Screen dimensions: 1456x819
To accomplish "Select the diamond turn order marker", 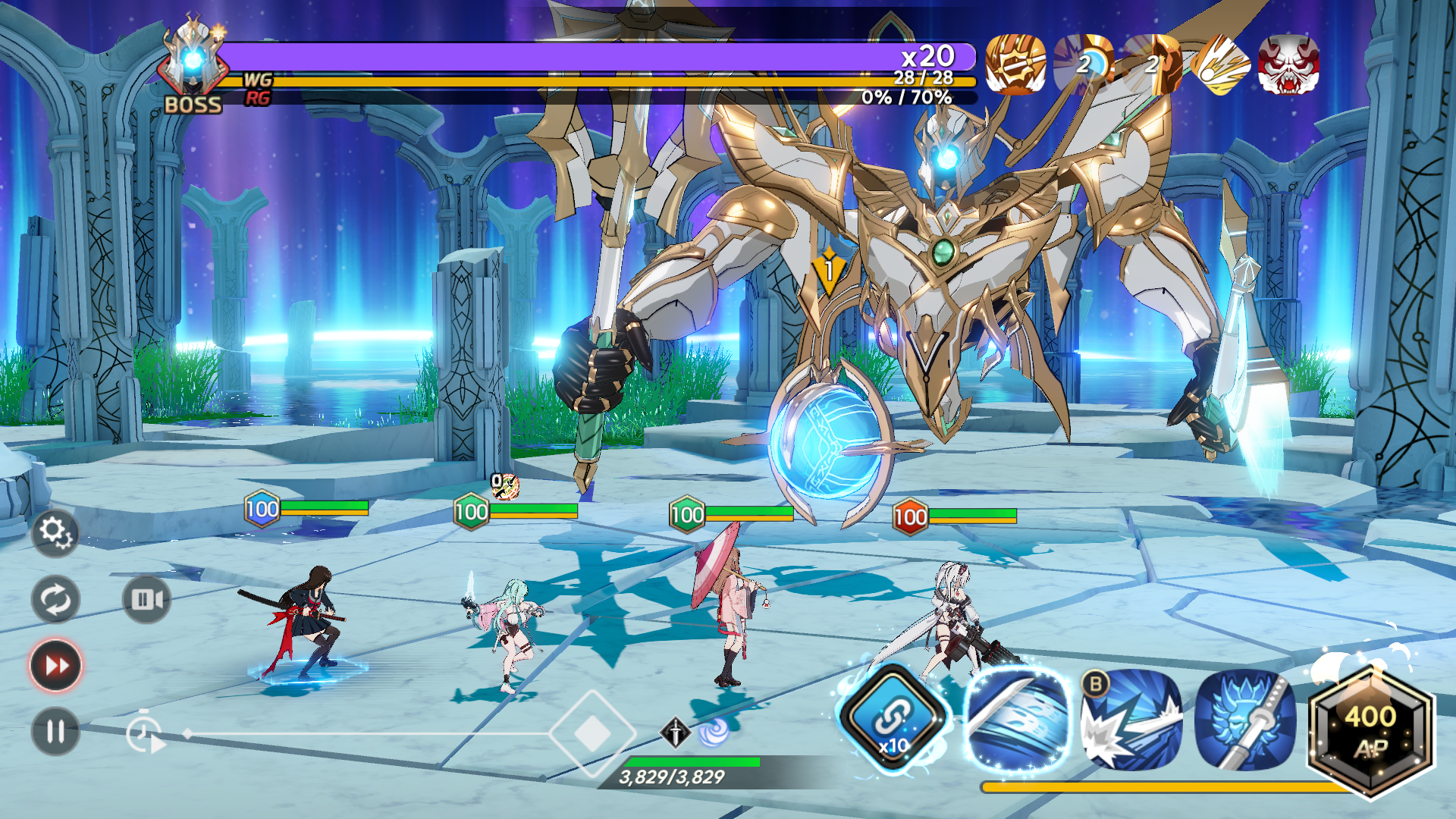I will point(592,733).
